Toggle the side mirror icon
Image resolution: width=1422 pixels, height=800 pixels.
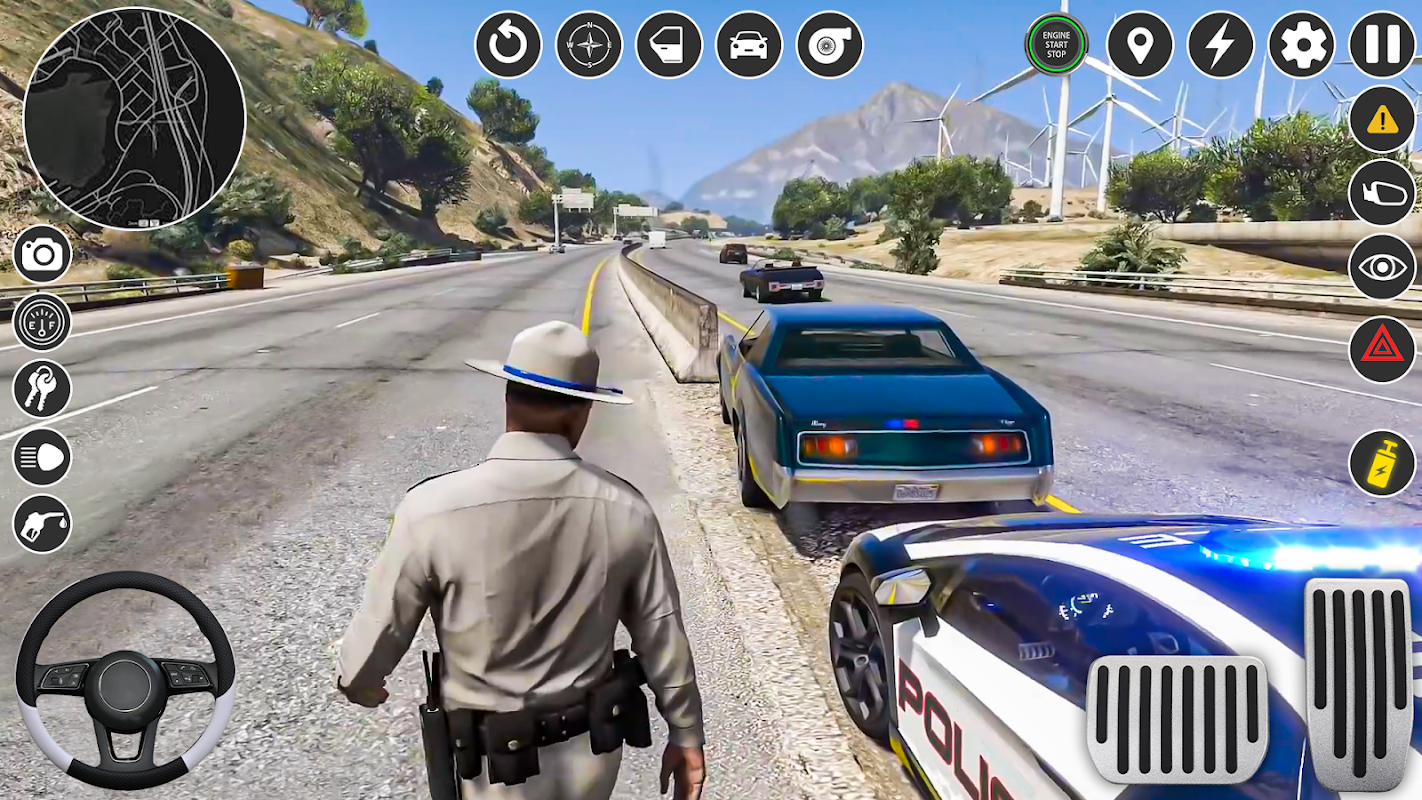tap(1382, 192)
